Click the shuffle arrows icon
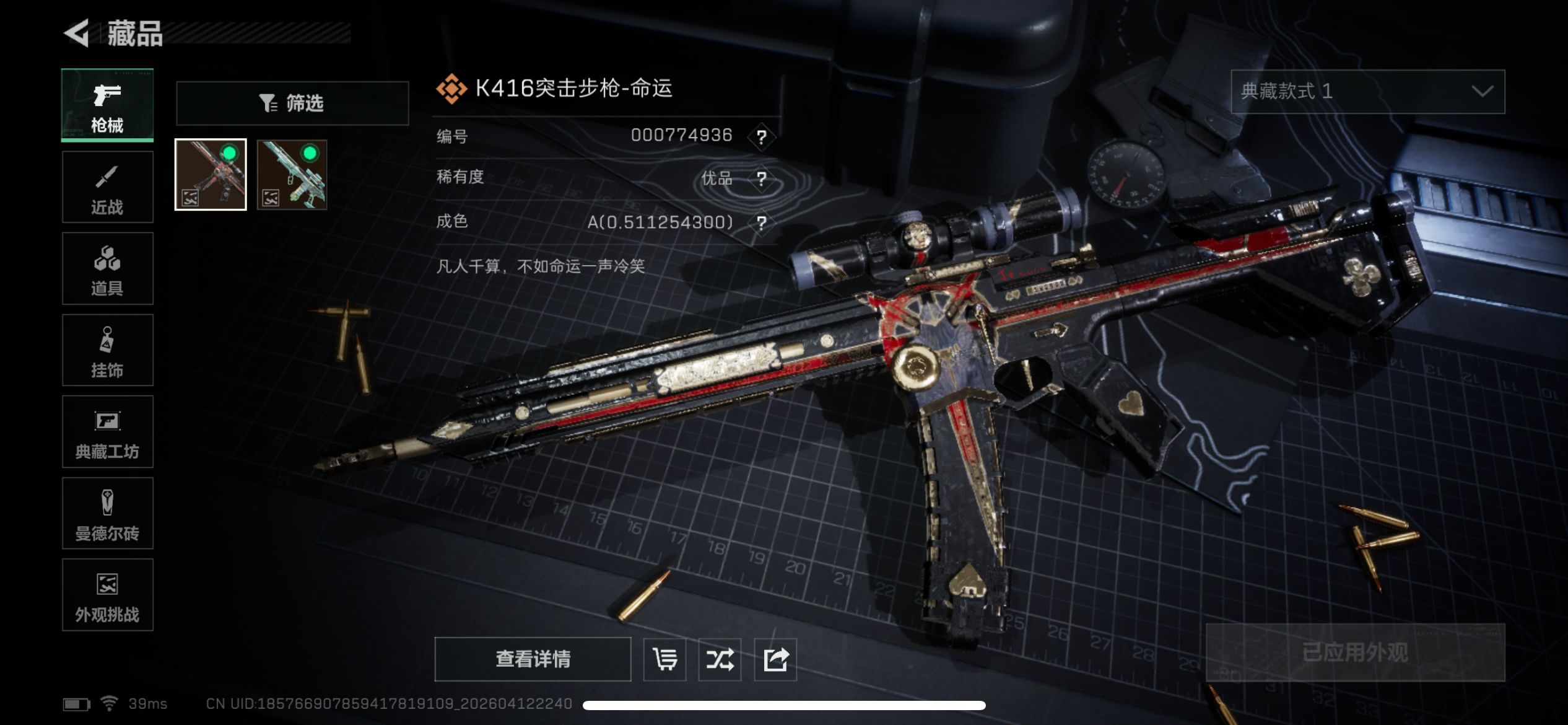 (720, 659)
